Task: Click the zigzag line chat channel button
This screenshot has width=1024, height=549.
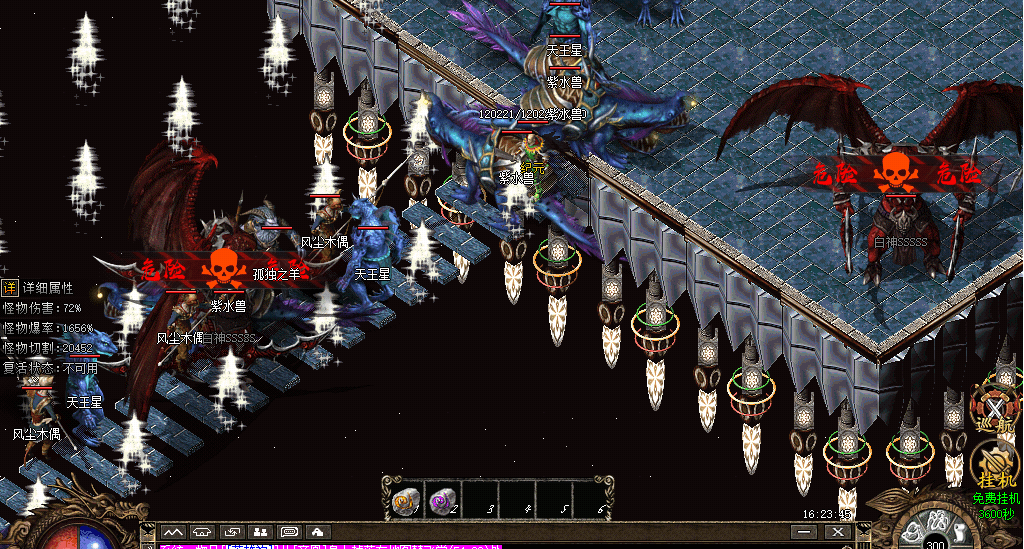Action: point(174,531)
